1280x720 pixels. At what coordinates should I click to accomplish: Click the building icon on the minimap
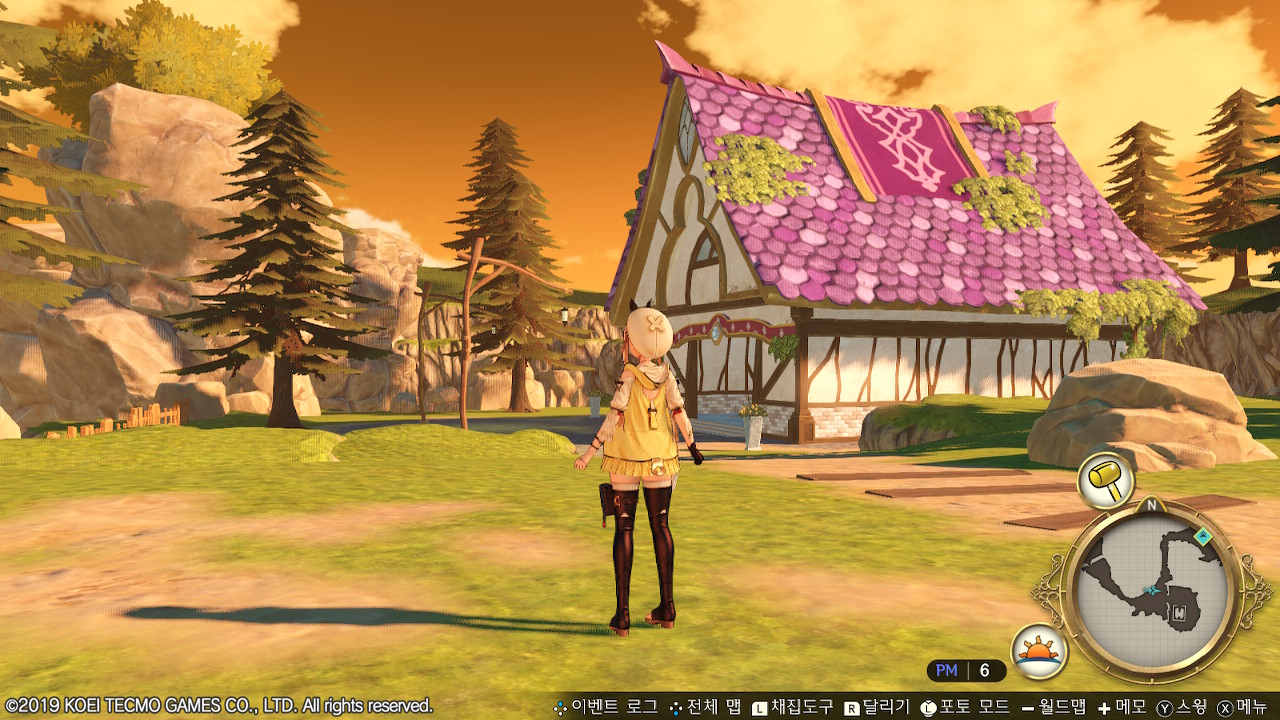(1180, 612)
